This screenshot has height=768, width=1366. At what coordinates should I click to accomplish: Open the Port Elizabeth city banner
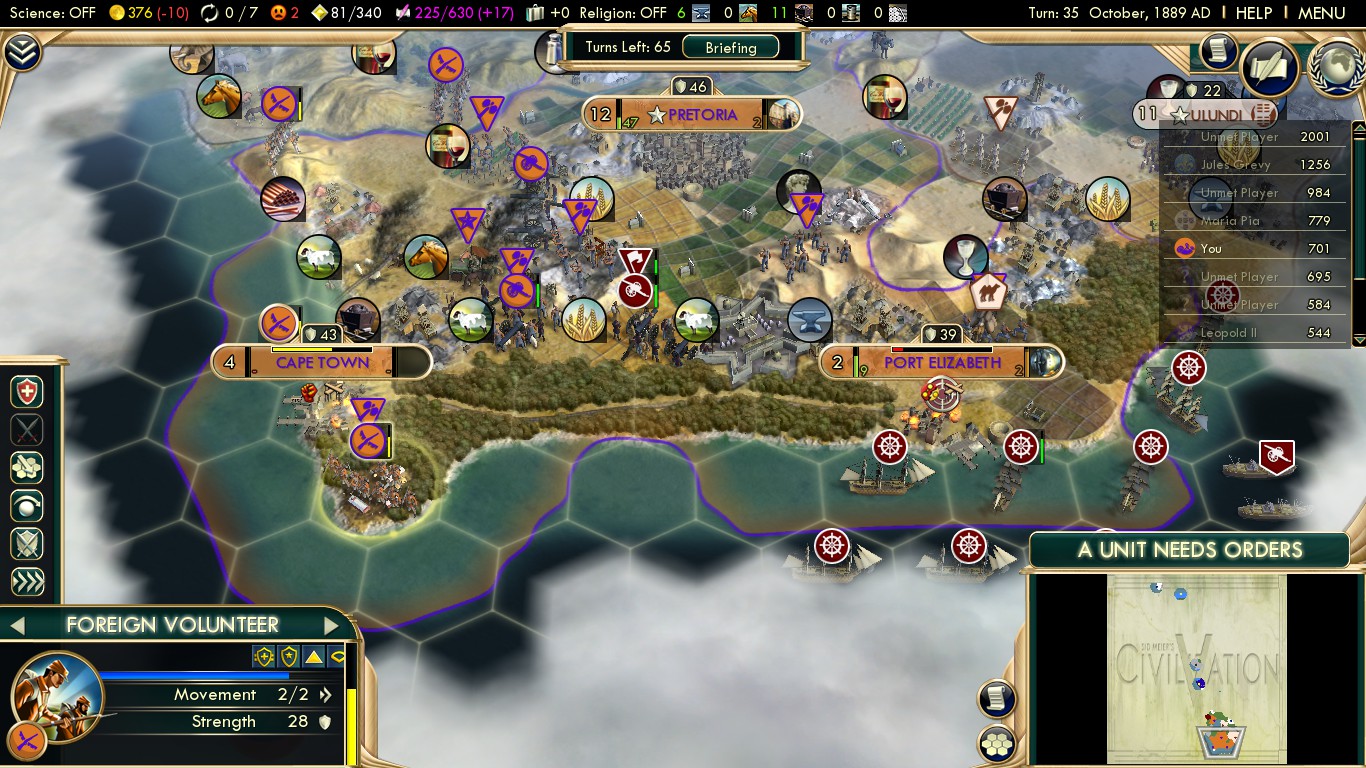[x=942, y=362]
